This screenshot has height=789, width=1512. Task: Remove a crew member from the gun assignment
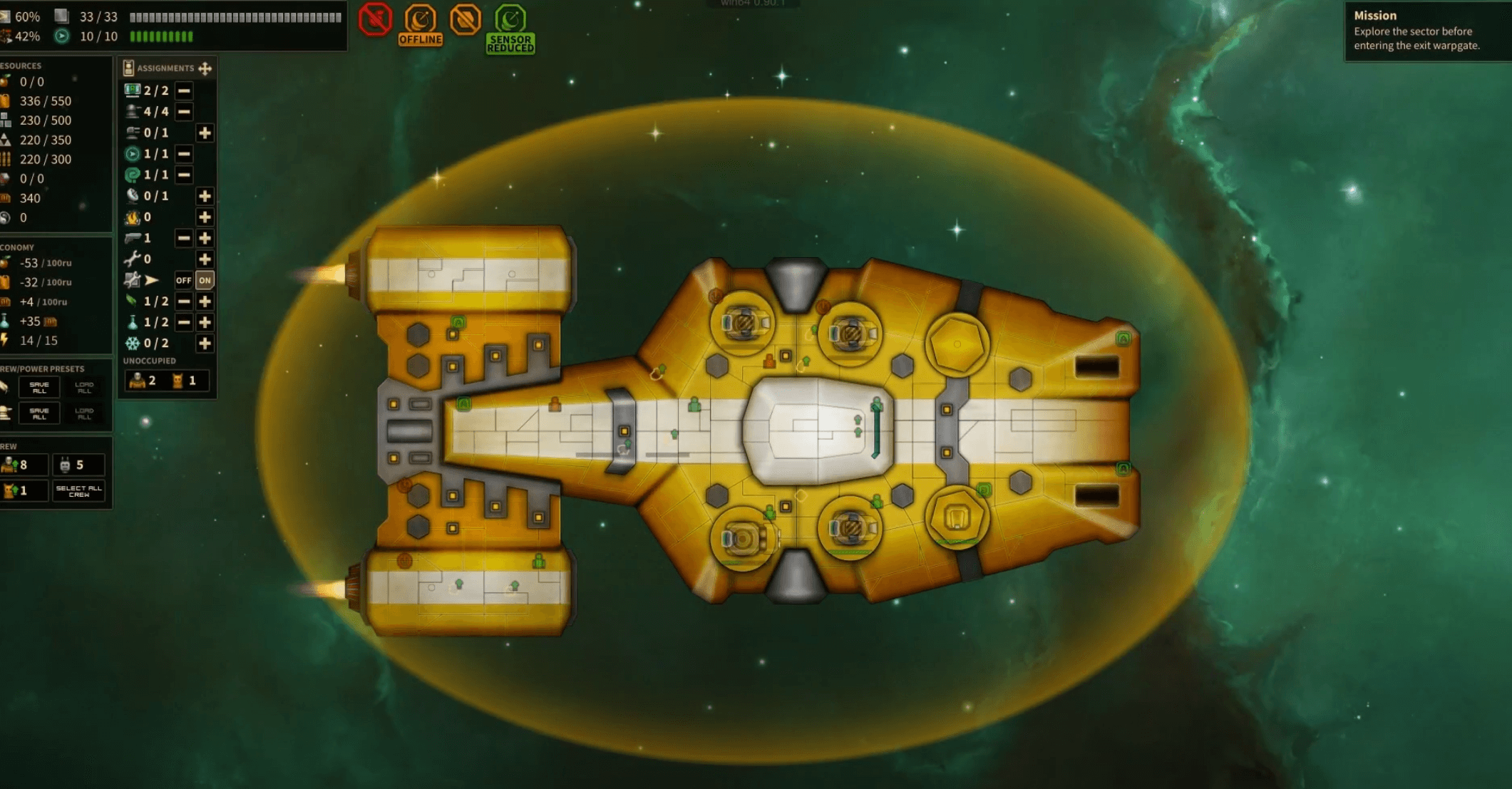pyautogui.click(x=183, y=238)
